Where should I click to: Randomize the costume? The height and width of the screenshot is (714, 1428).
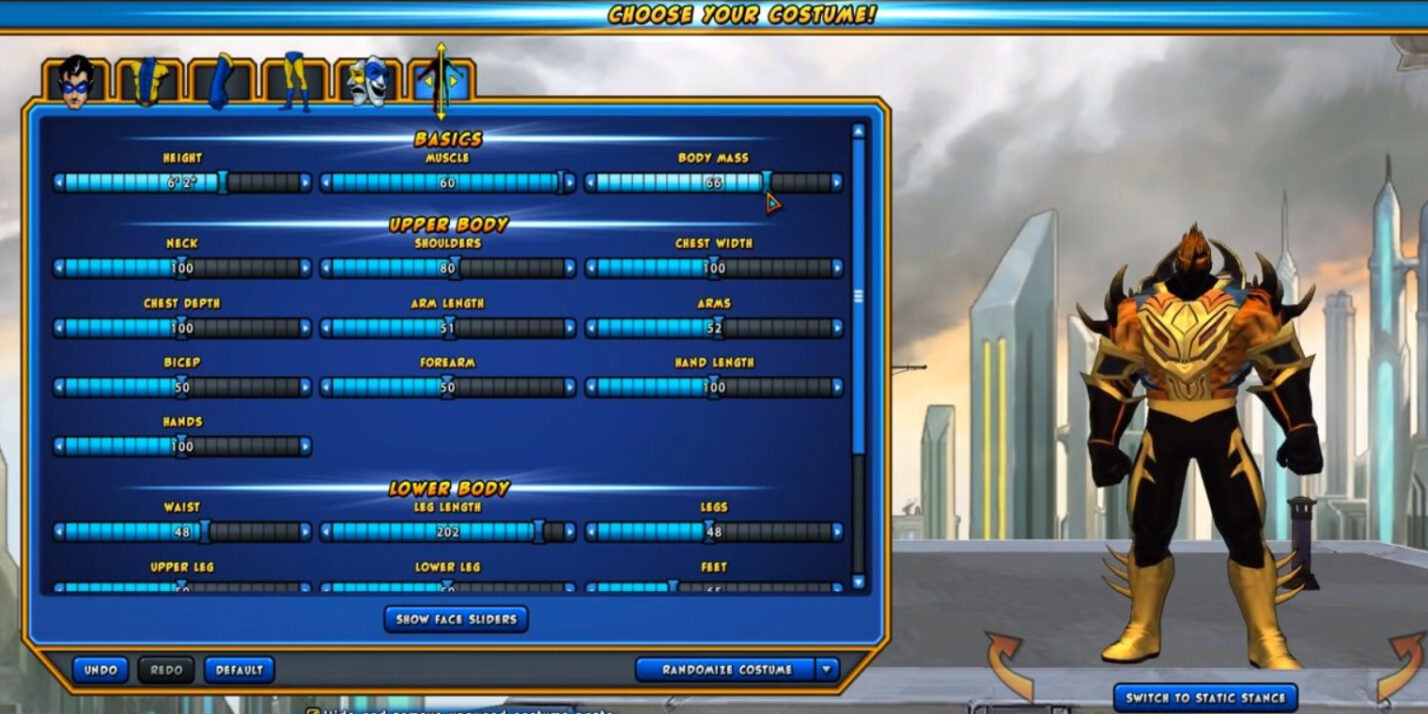pos(726,670)
